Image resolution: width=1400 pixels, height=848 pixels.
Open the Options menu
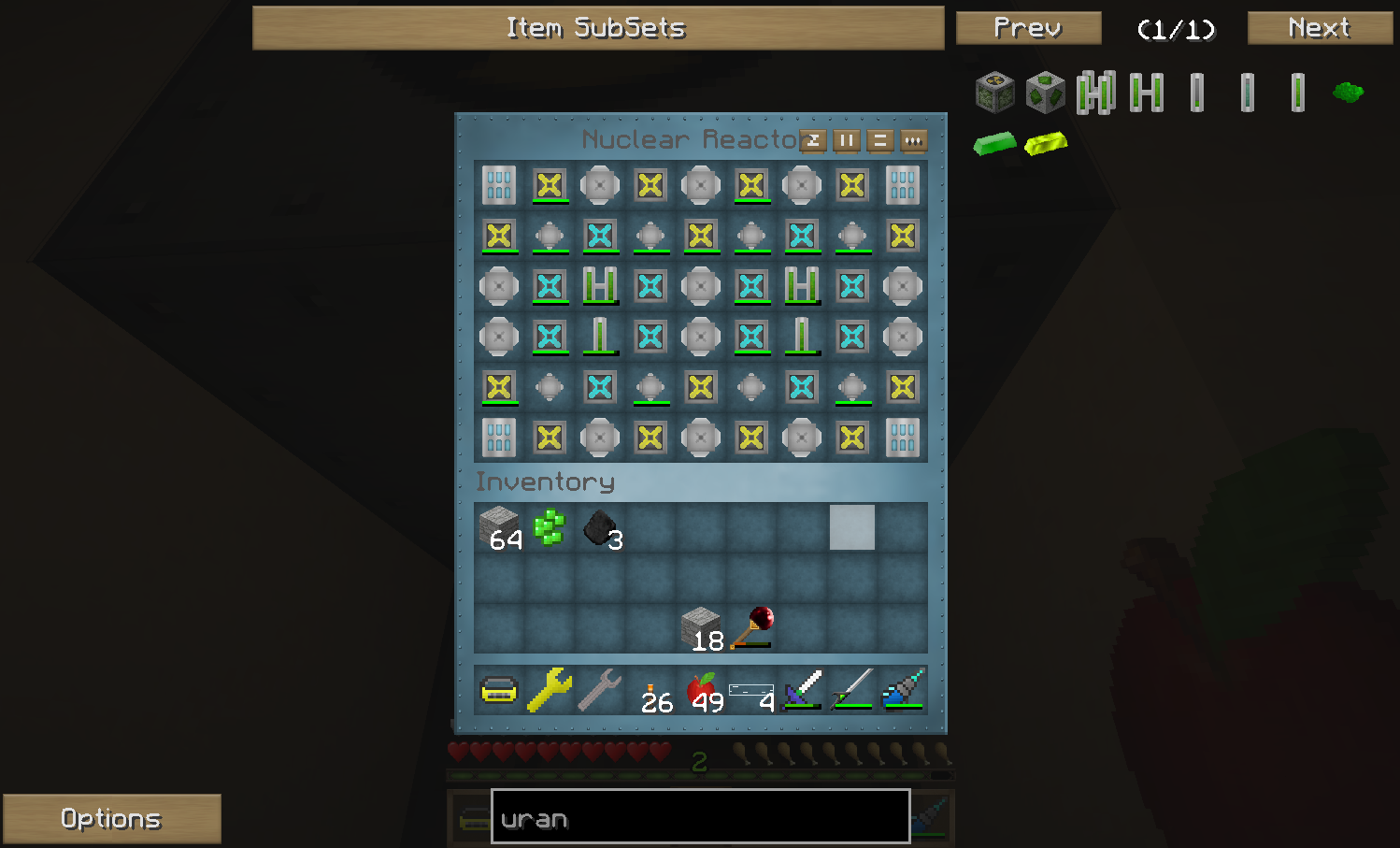point(111,819)
